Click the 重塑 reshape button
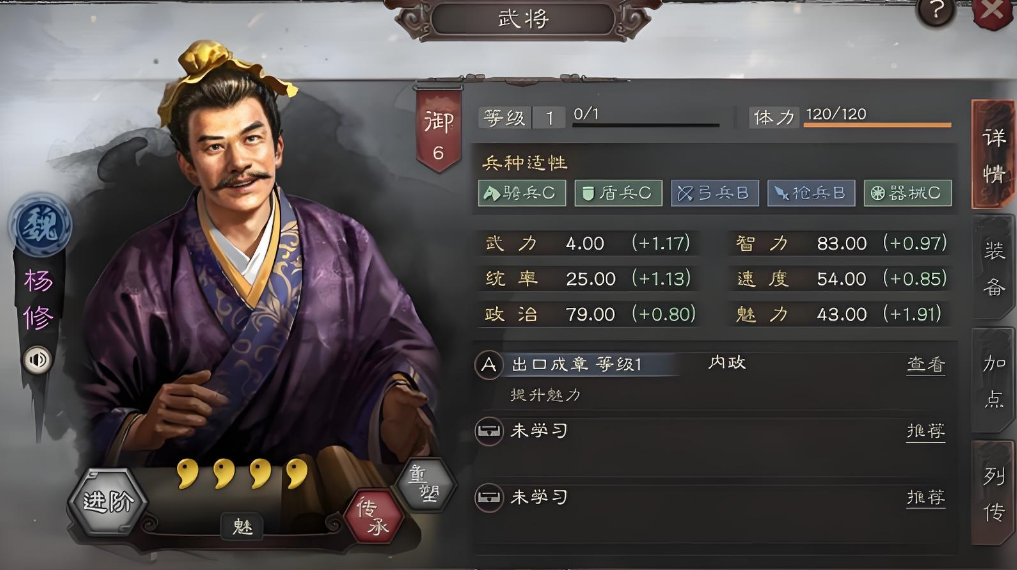The width and height of the screenshot is (1017, 570). coord(425,486)
